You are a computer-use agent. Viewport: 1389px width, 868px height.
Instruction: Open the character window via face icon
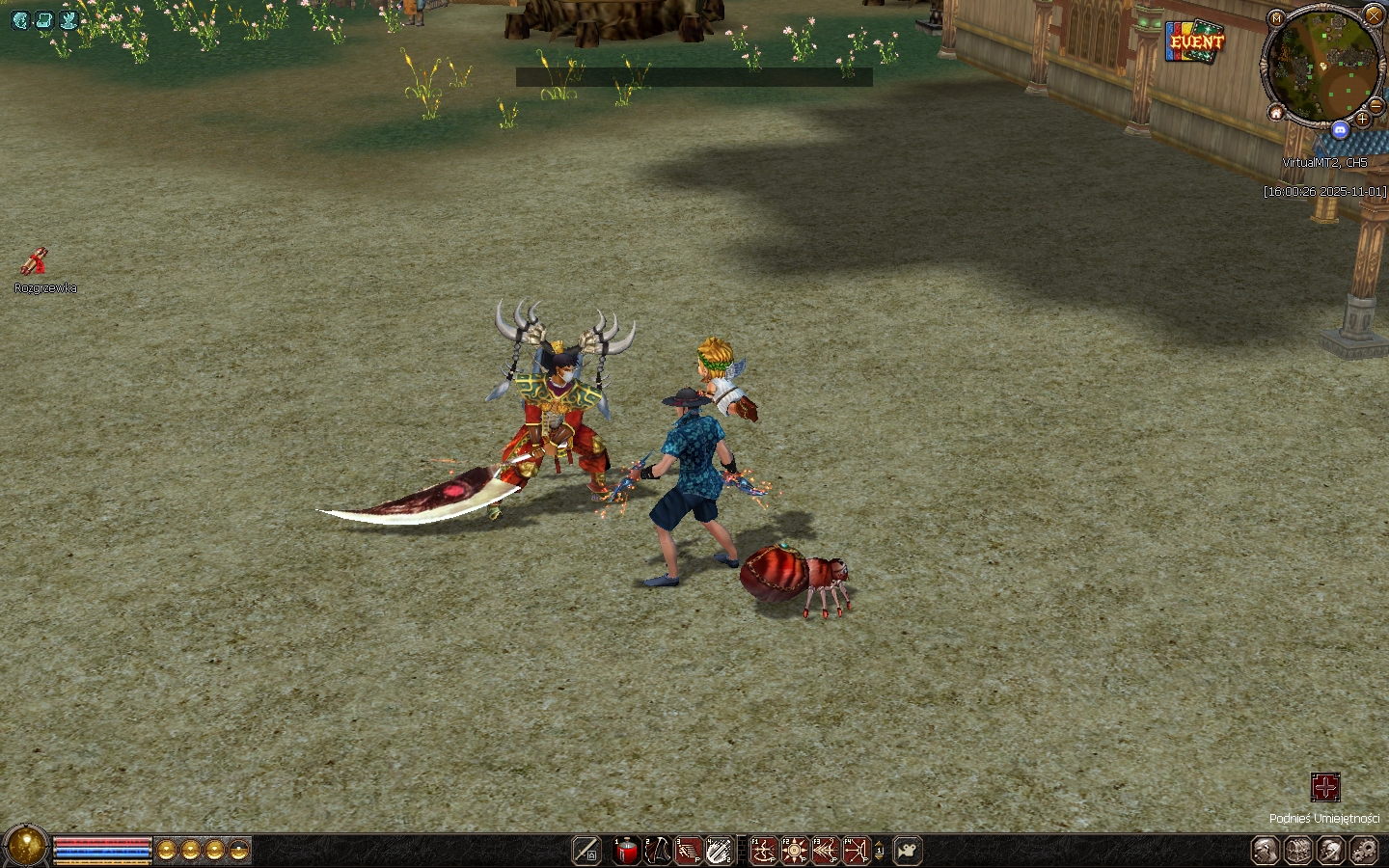pyautogui.click(x=1266, y=851)
